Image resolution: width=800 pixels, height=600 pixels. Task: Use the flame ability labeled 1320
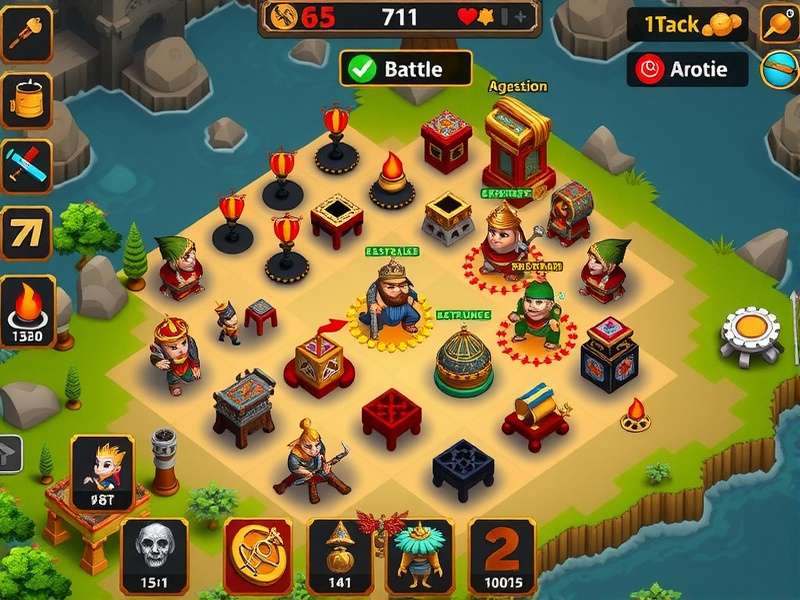27,311
